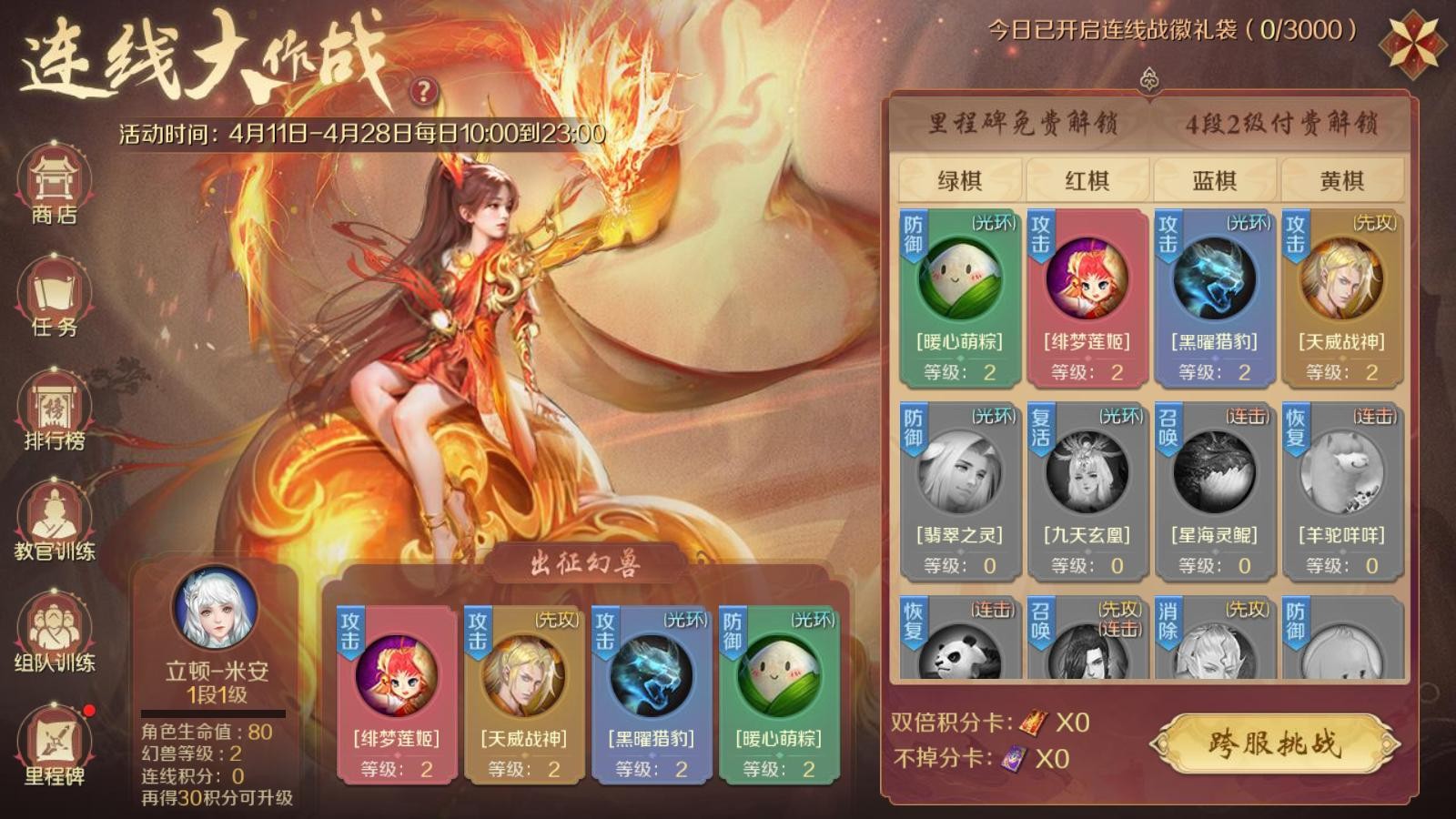Viewport: 1456px width, 819px height.
Task: Select the 羊驼咩咩 card
Action: (1341, 490)
